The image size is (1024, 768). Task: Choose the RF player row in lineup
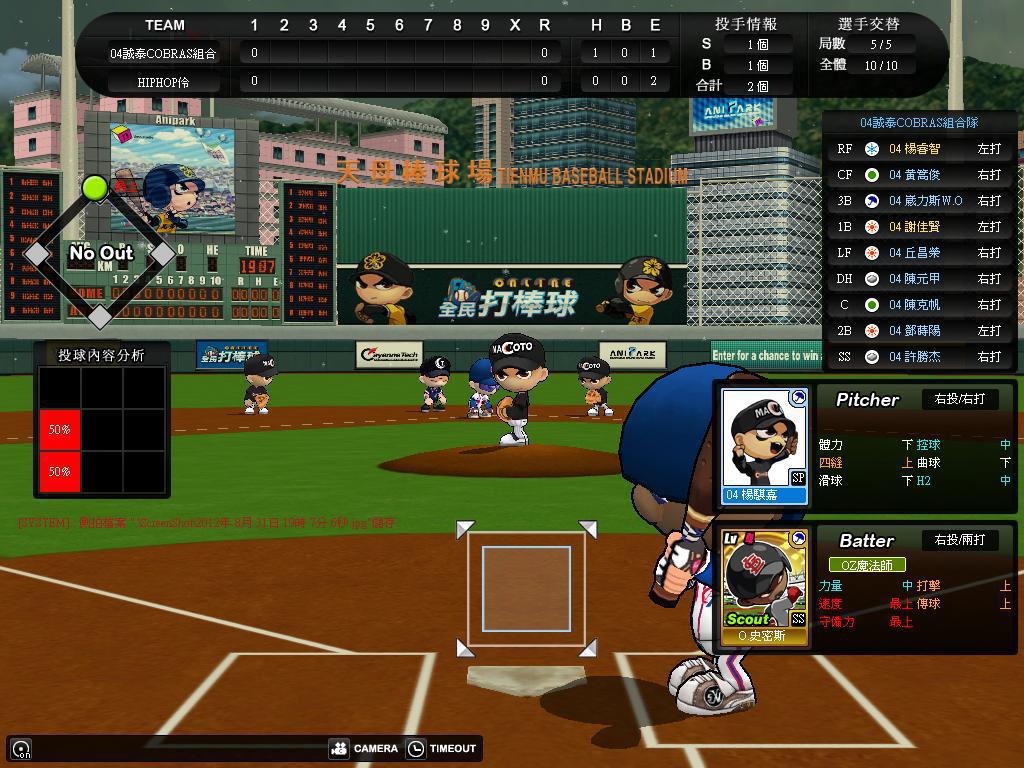[x=920, y=149]
